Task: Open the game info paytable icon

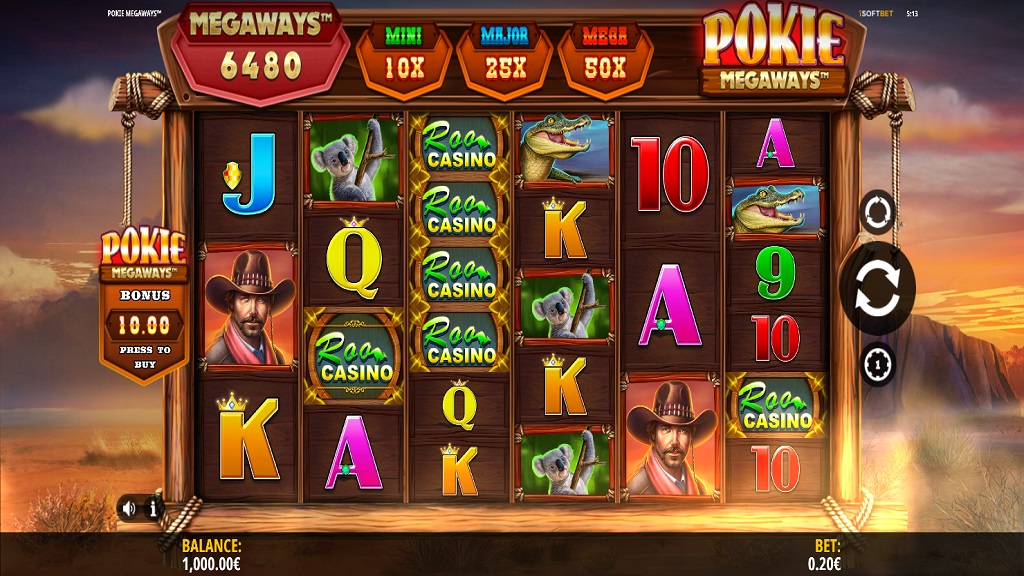Action: click(x=153, y=508)
